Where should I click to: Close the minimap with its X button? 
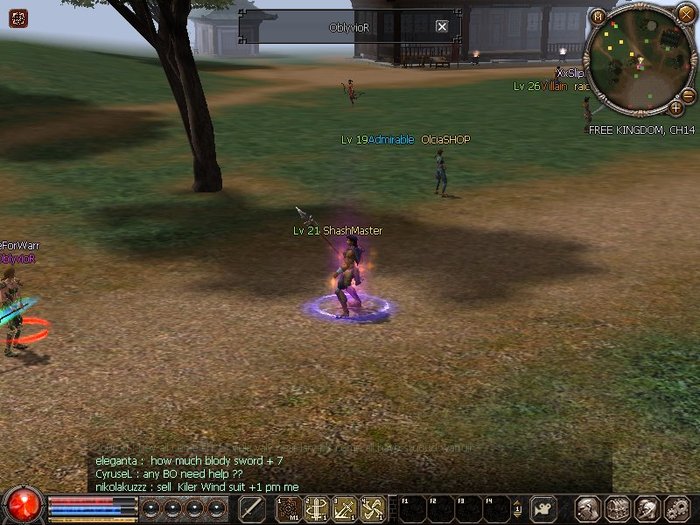(x=685, y=15)
